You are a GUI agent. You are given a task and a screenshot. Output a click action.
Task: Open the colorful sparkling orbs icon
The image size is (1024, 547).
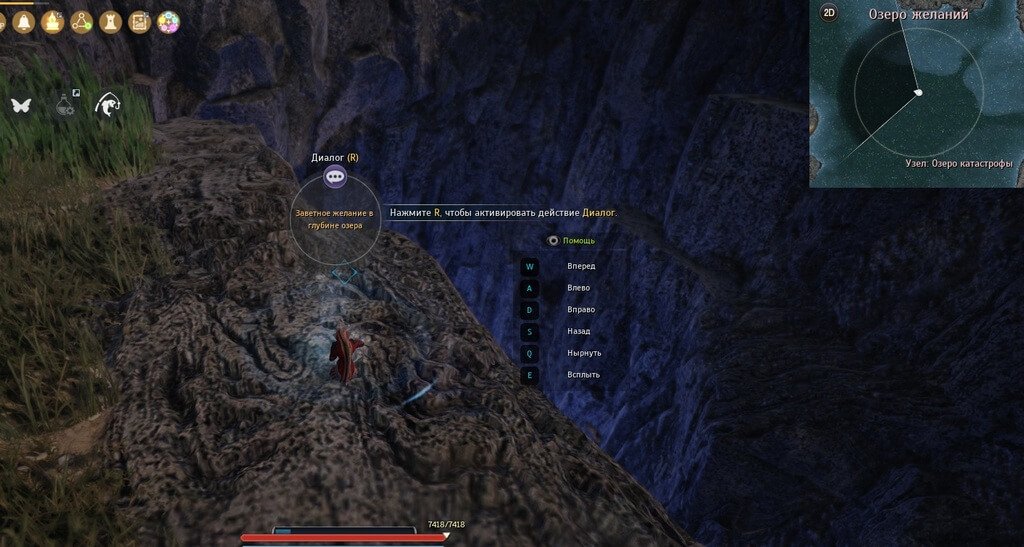click(x=168, y=21)
